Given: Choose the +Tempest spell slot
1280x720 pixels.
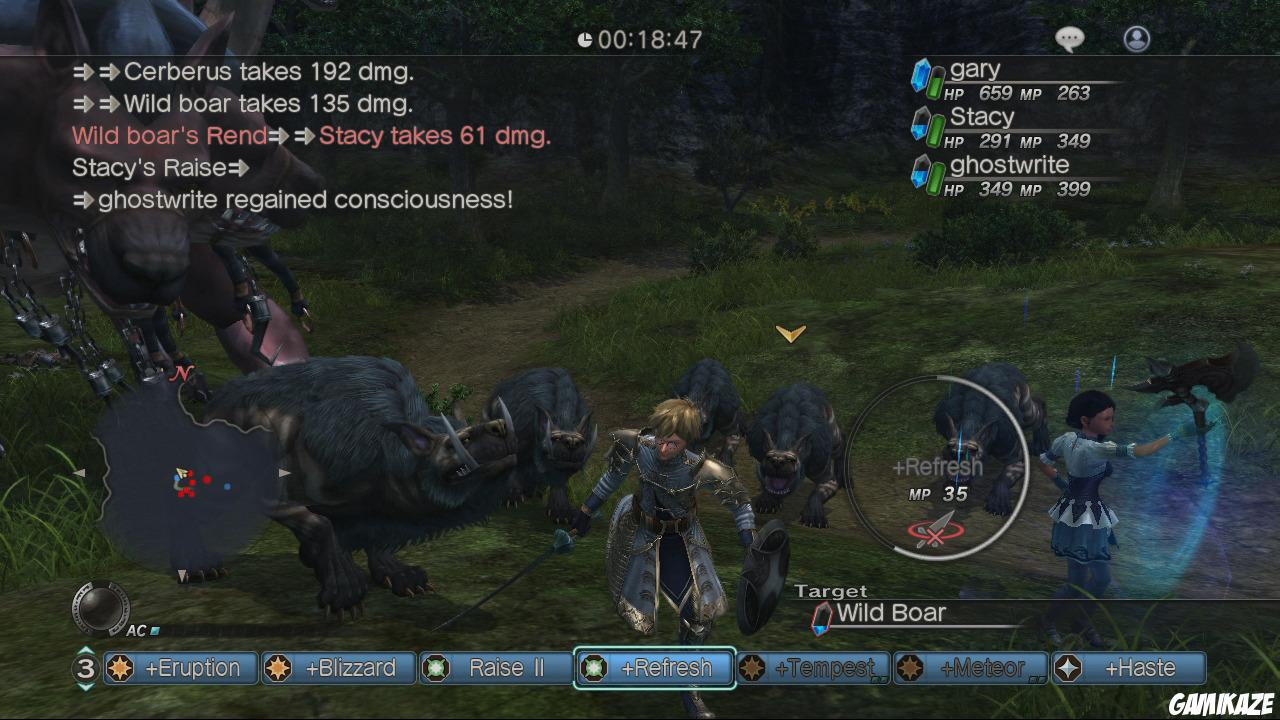Looking at the screenshot, I should click(x=813, y=668).
